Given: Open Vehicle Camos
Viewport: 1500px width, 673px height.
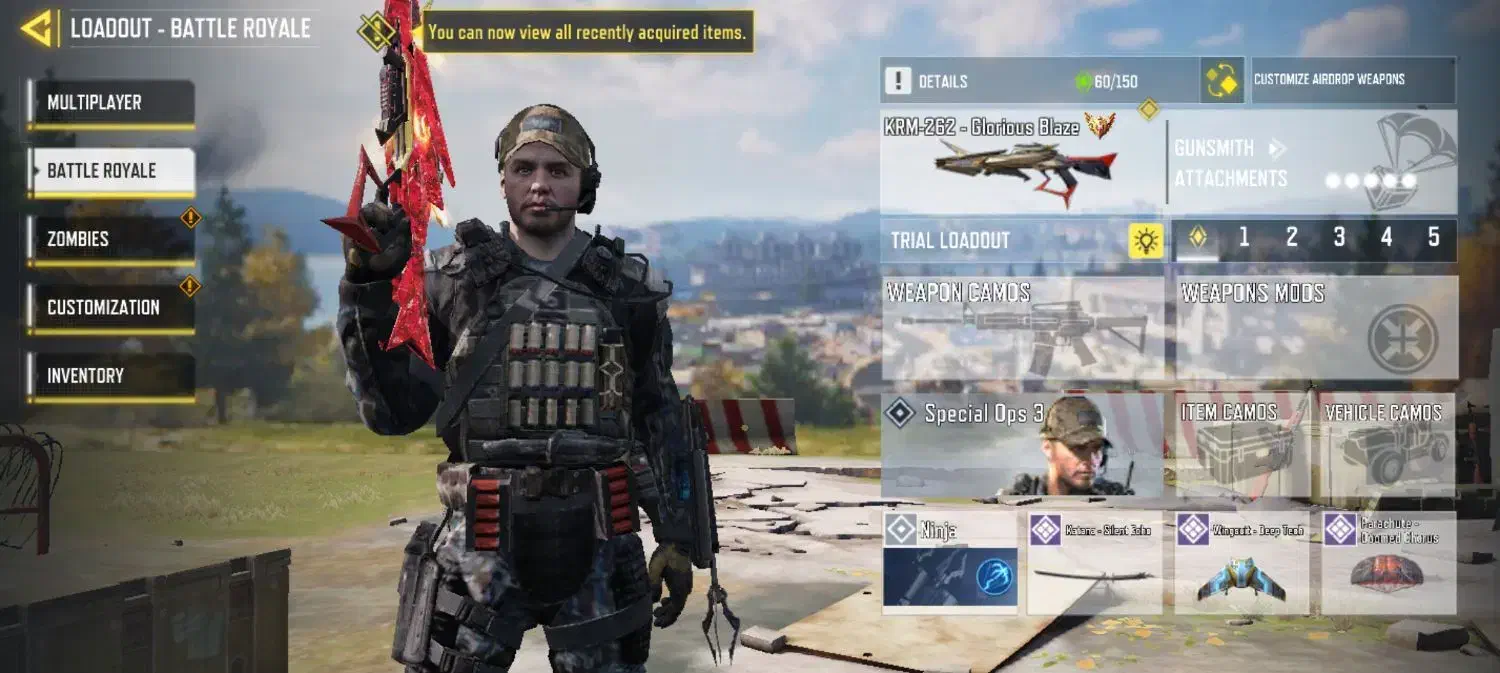Looking at the screenshot, I should (x=1388, y=445).
